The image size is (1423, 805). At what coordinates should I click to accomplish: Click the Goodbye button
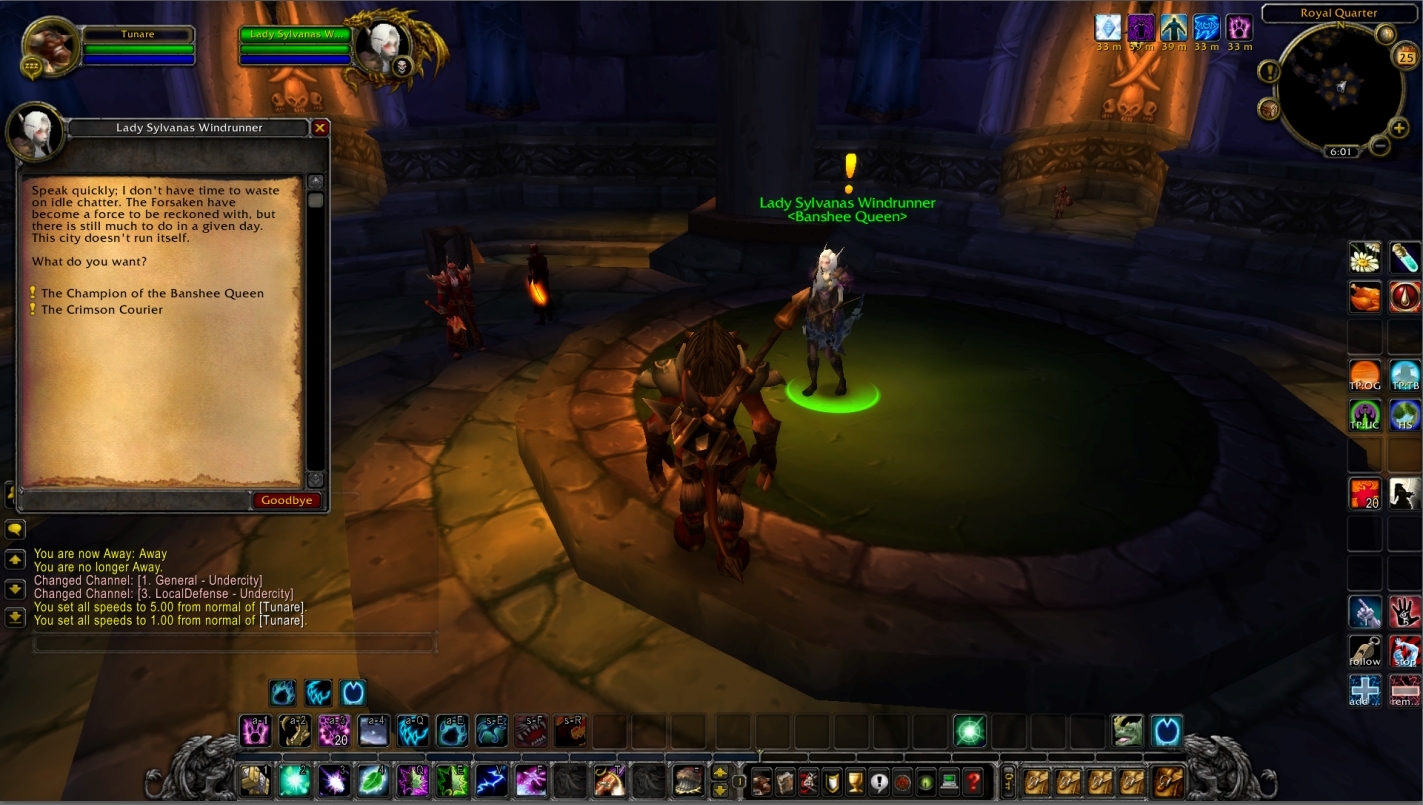coord(287,500)
